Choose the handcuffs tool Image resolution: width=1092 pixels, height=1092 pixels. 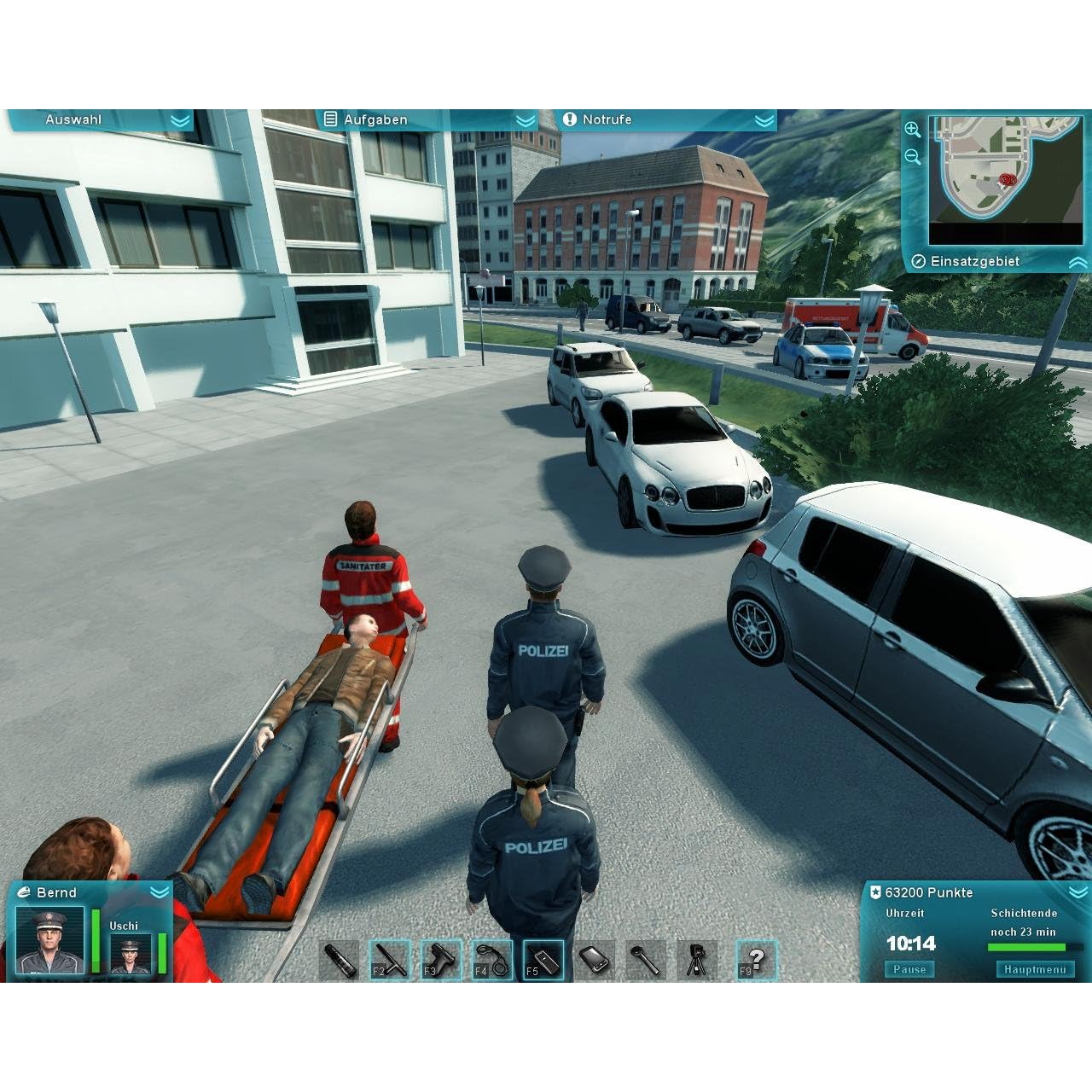pos(491,960)
